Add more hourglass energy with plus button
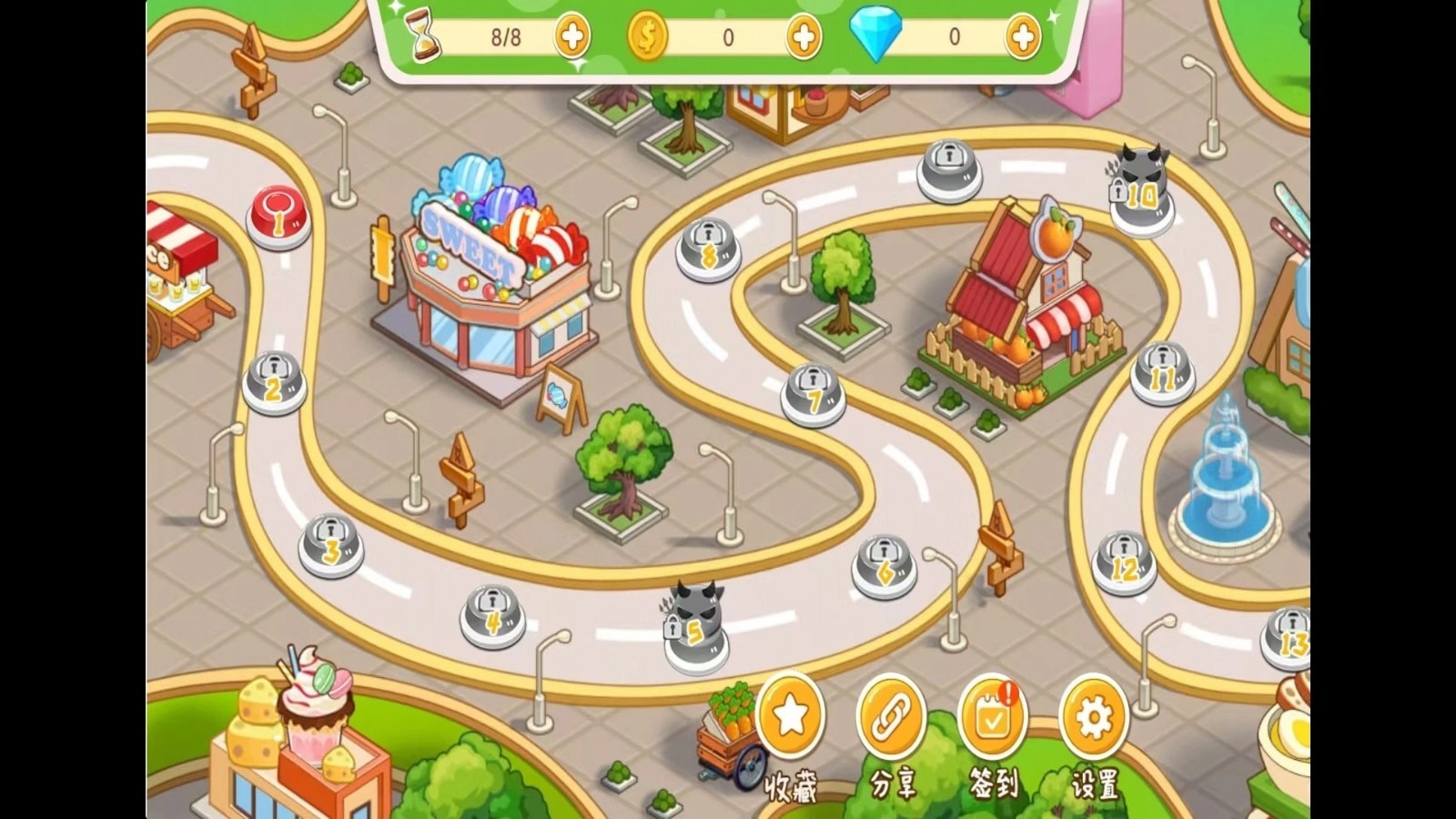 [572, 37]
